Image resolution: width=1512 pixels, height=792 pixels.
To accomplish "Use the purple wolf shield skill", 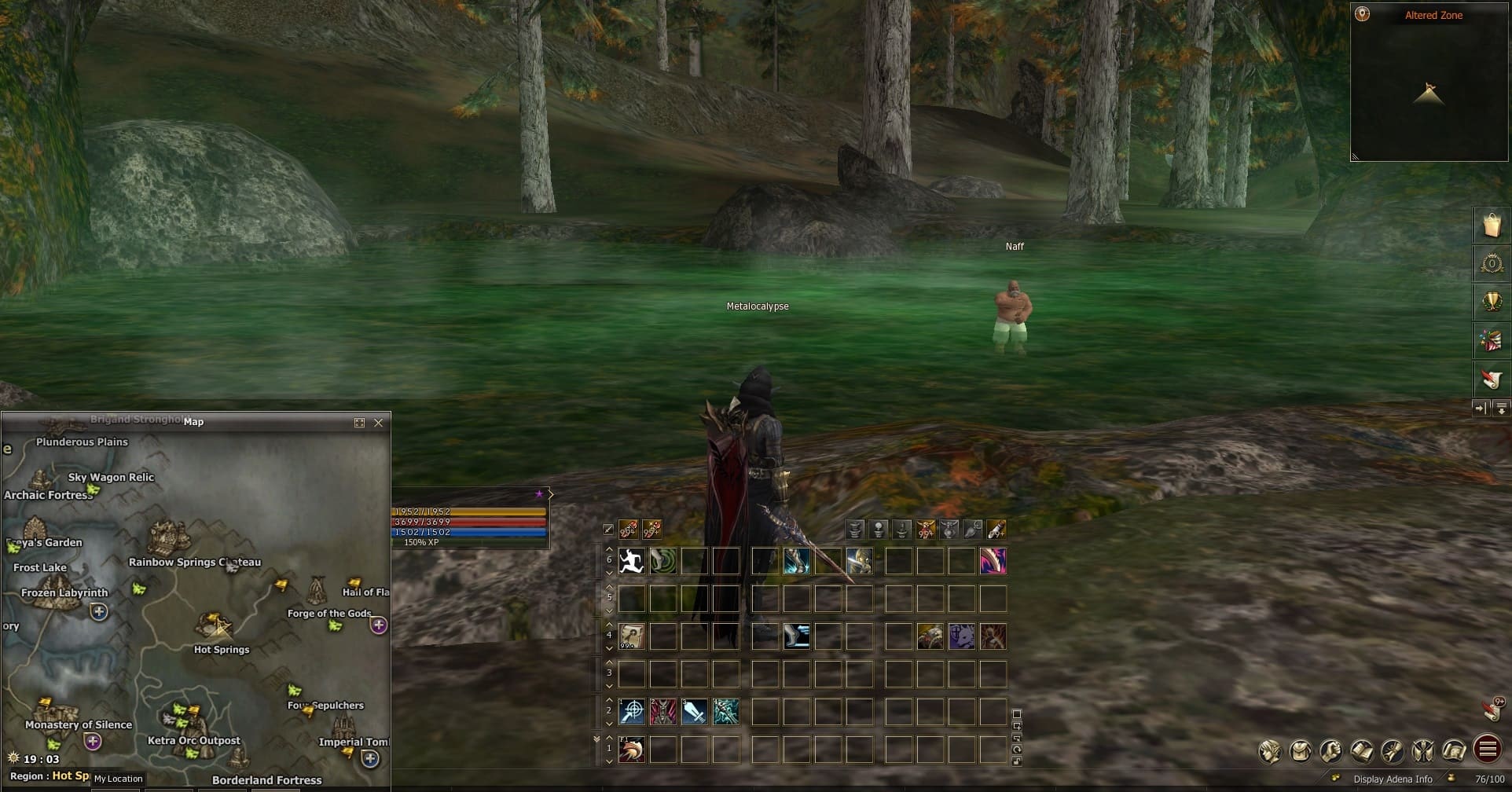I will click(x=962, y=636).
